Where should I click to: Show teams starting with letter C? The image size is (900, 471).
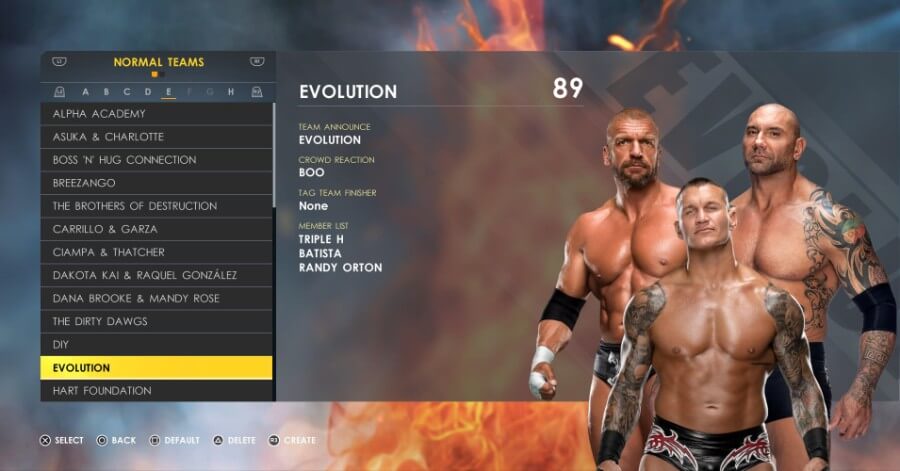[128, 92]
